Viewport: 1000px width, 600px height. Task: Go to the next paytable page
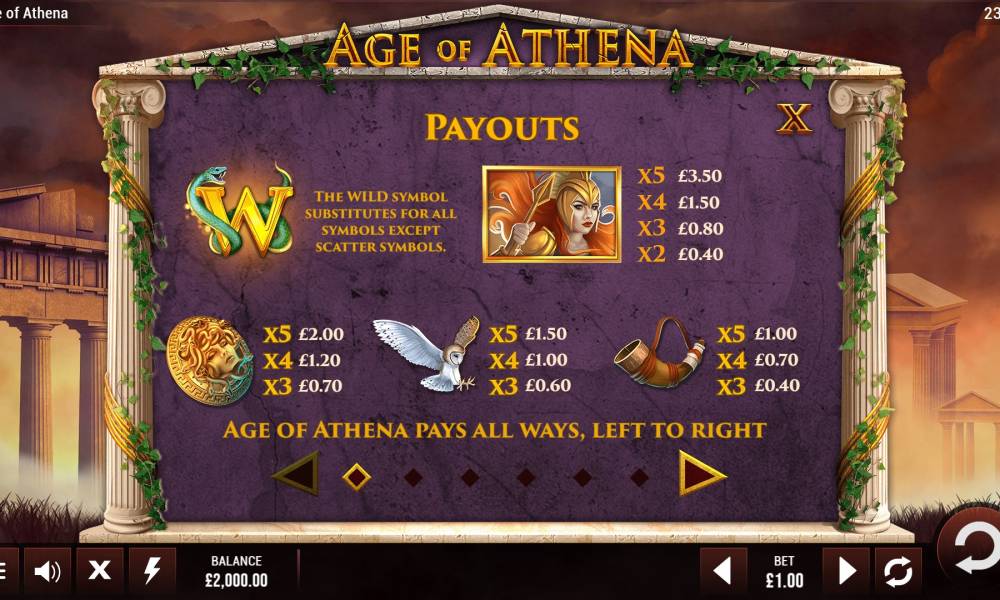point(702,473)
